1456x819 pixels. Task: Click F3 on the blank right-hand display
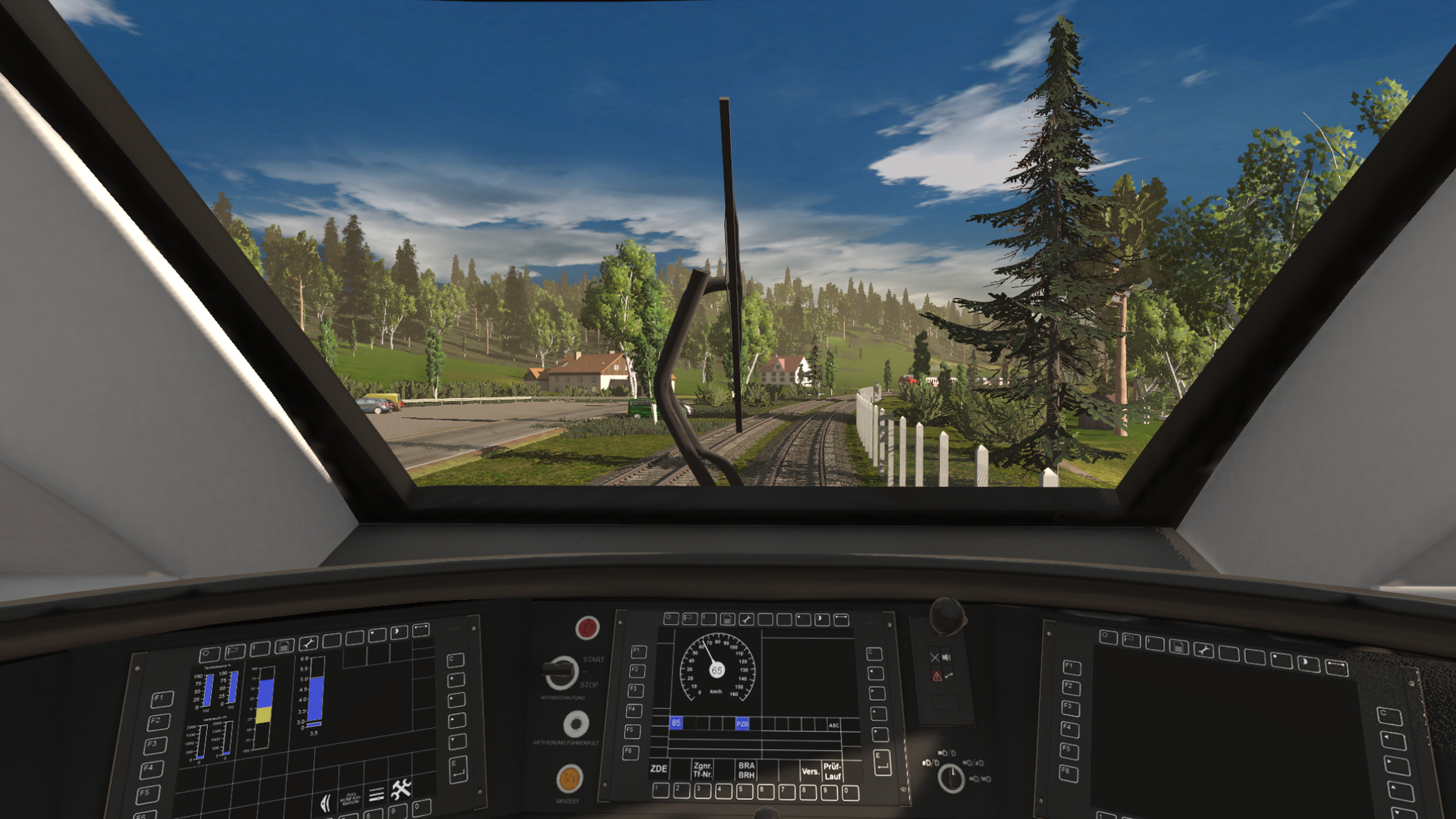(x=1069, y=707)
